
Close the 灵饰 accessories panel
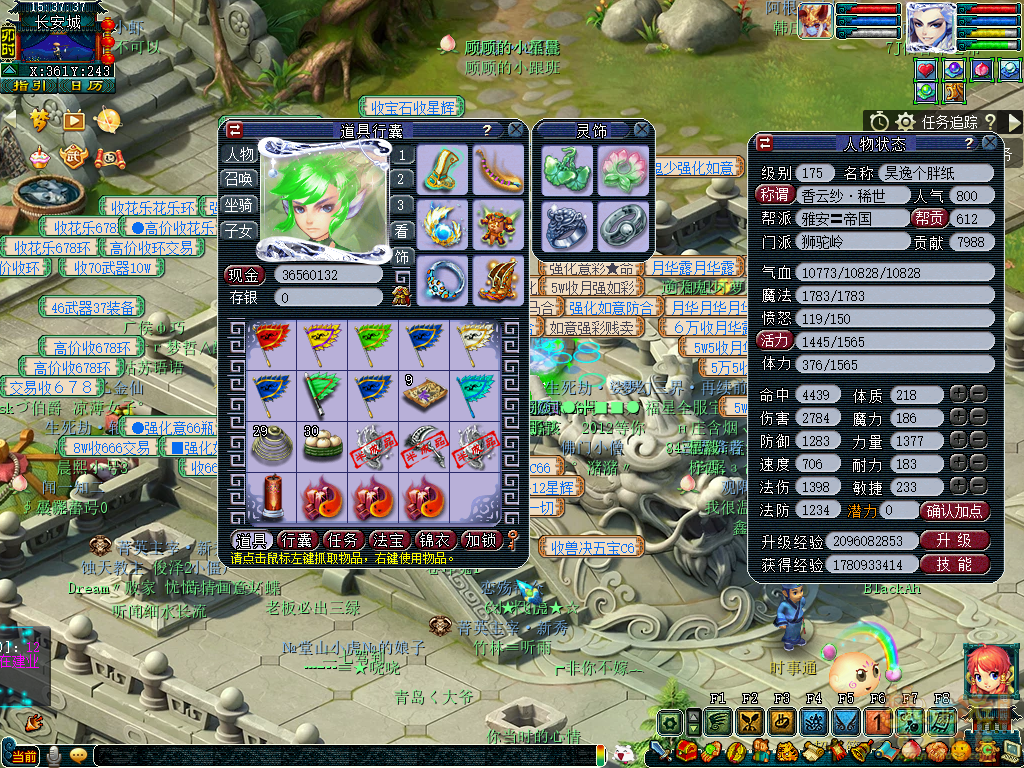point(642,129)
